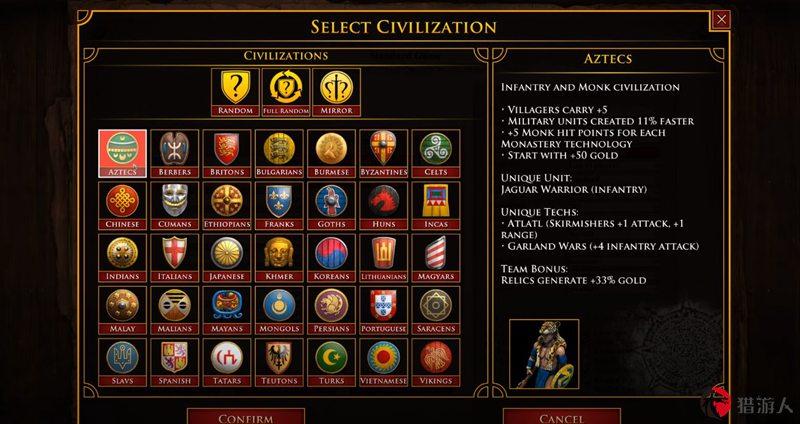Select the Celts civilization

click(x=435, y=153)
